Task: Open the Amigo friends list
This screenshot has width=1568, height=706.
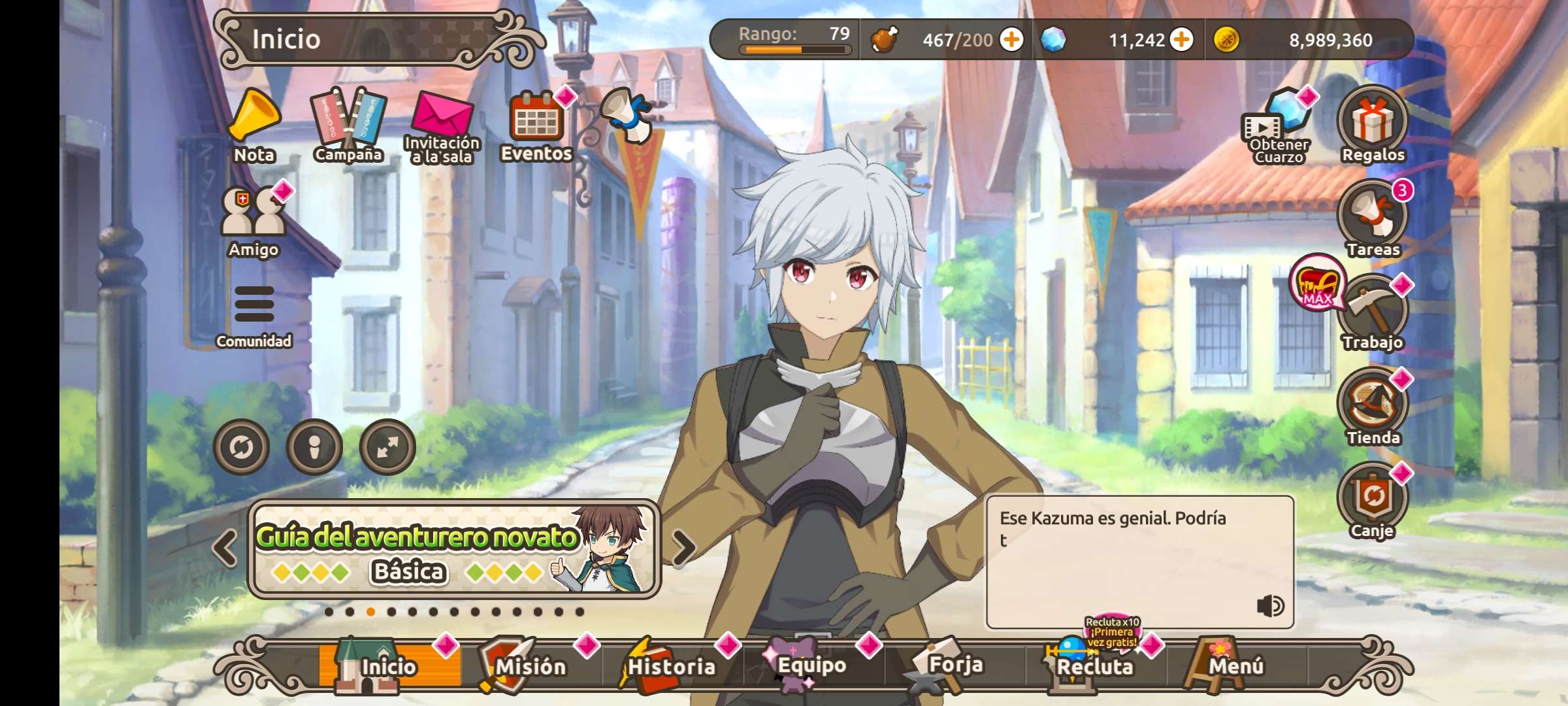Action: (253, 220)
